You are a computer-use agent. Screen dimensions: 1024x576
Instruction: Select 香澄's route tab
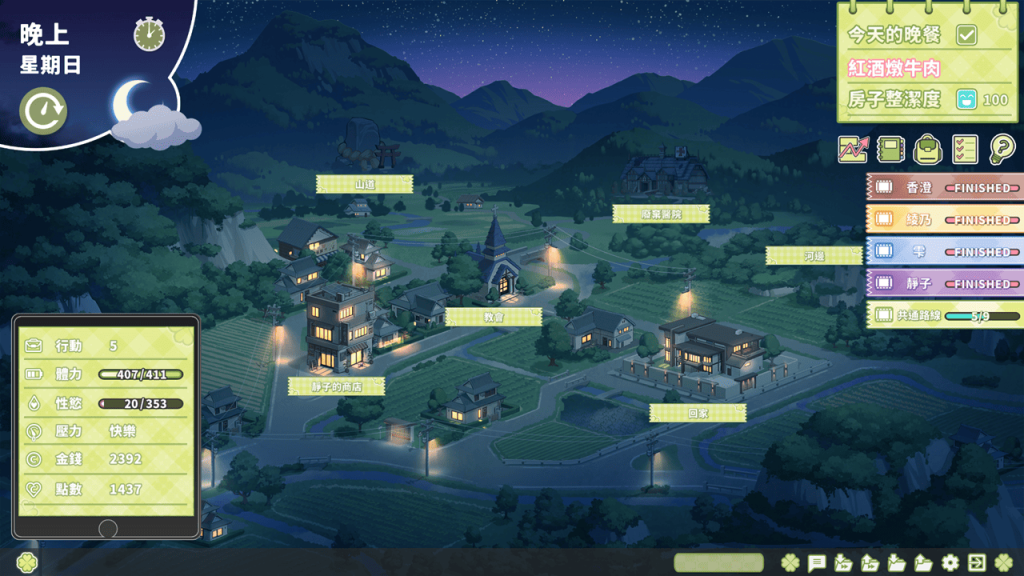click(945, 188)
